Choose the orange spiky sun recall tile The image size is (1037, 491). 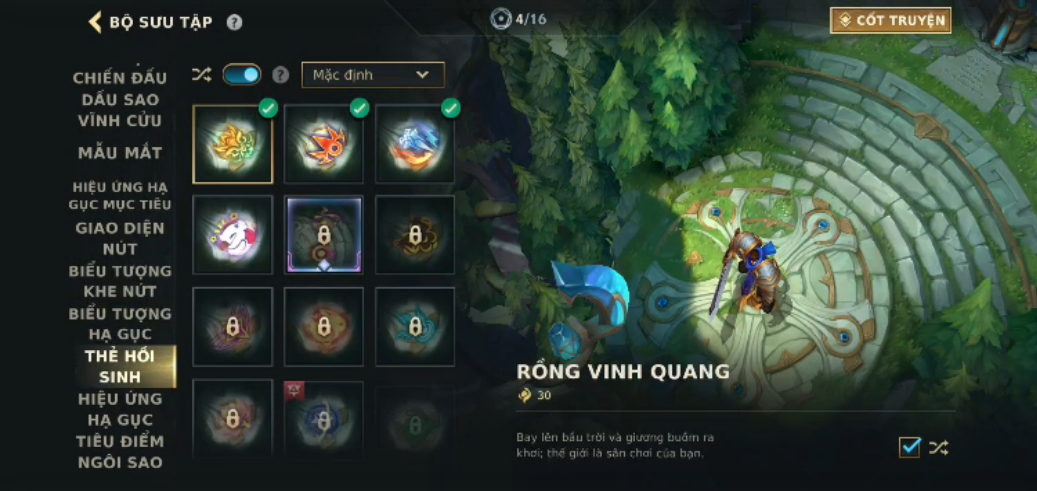(x=323, y=144)
